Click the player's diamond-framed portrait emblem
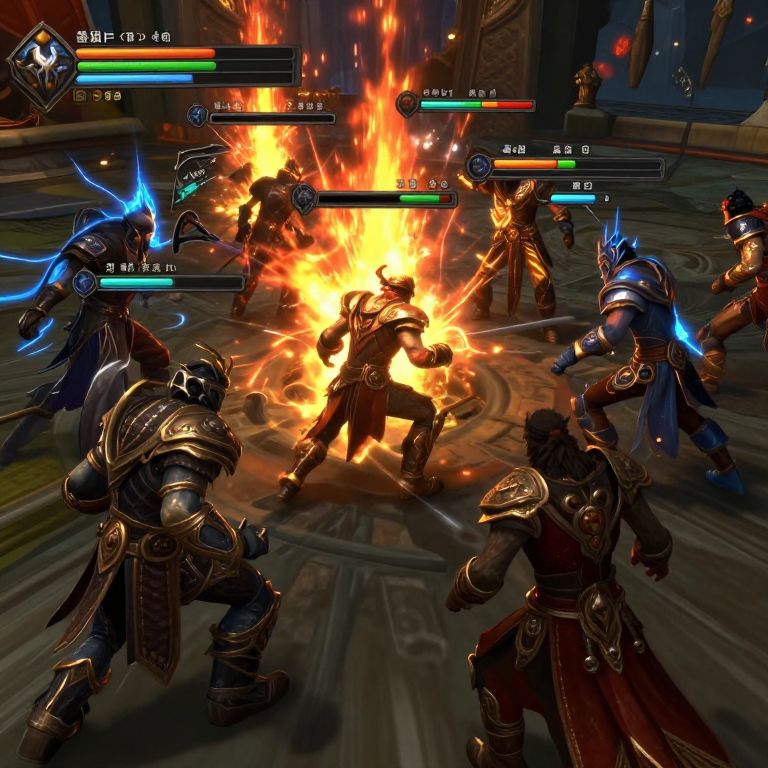The width and height of the screenshot is (768, 768). point(42,66)
